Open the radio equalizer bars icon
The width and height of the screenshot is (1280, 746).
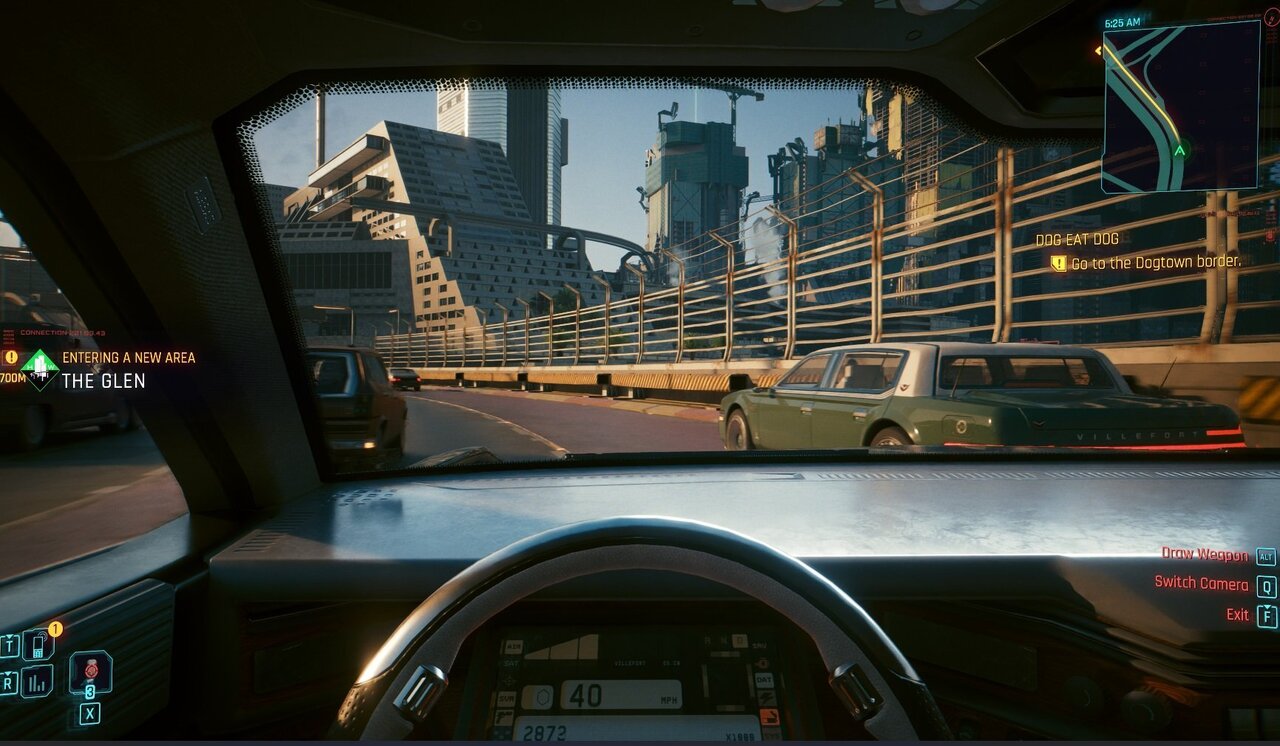[37, 681]
